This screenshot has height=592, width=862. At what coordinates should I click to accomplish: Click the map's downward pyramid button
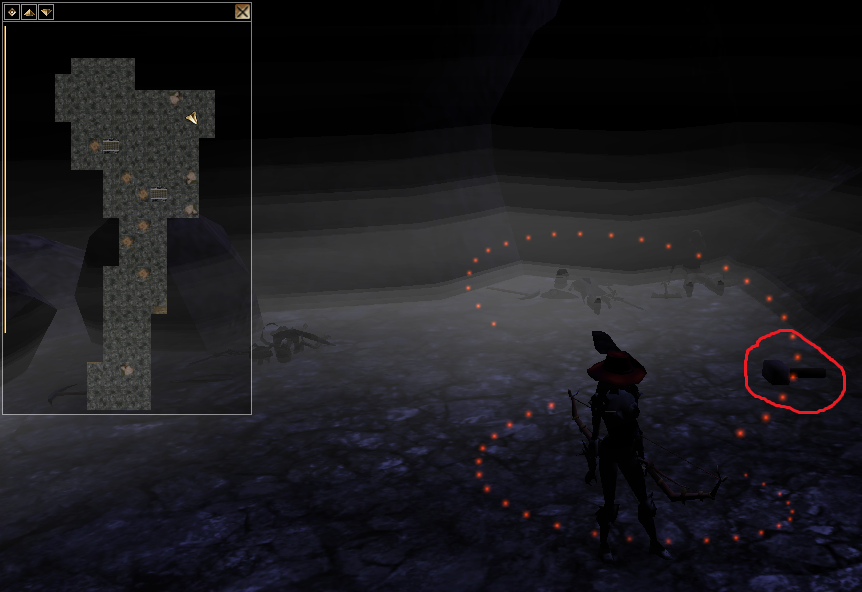coord(46,12)
